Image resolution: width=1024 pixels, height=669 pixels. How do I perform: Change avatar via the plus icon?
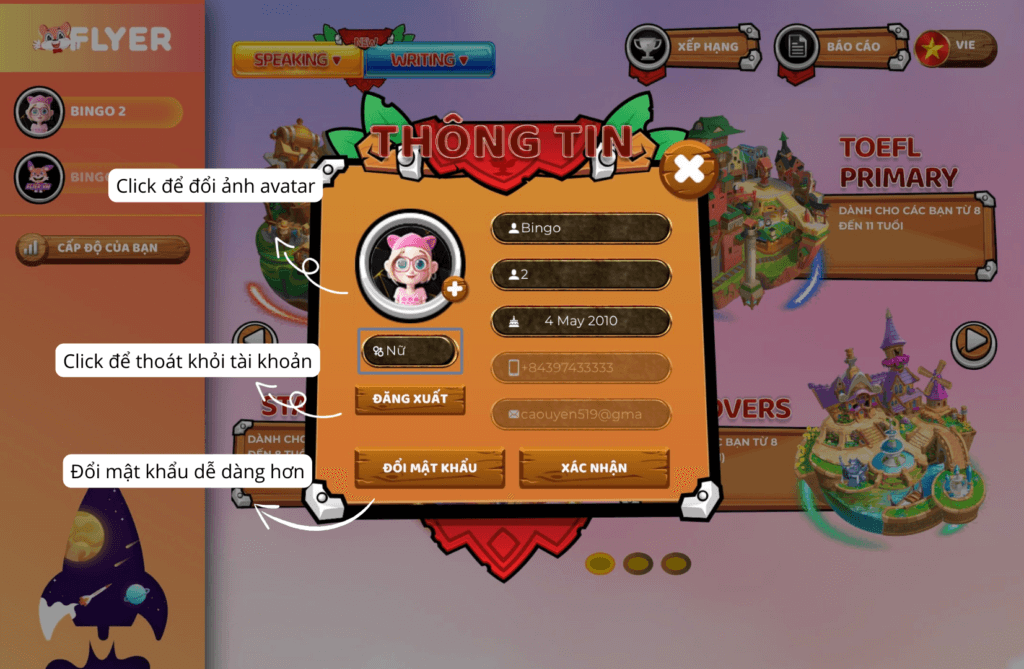click(455, 290)
